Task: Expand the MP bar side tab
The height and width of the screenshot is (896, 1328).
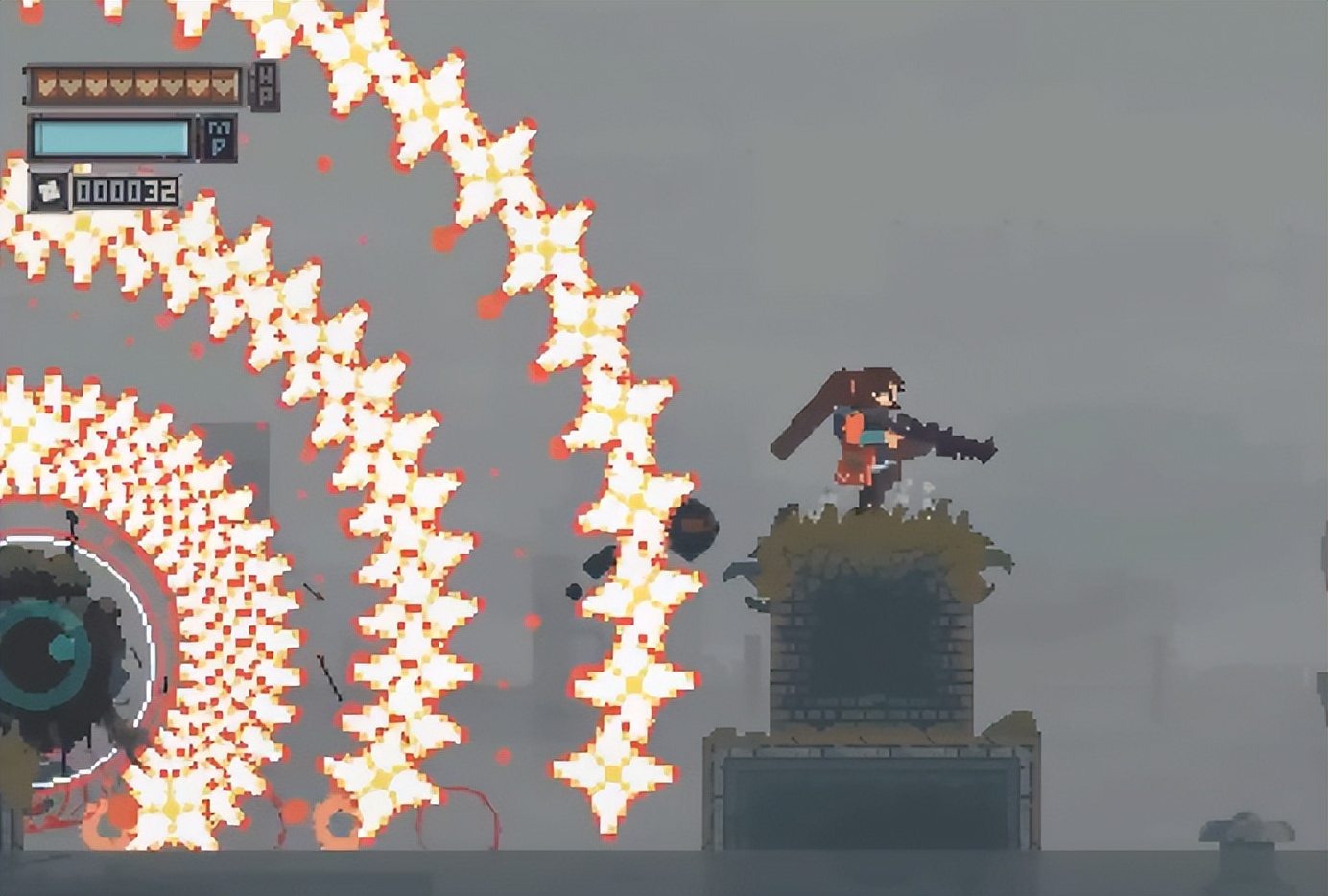Action: click(x=199, y=137)
